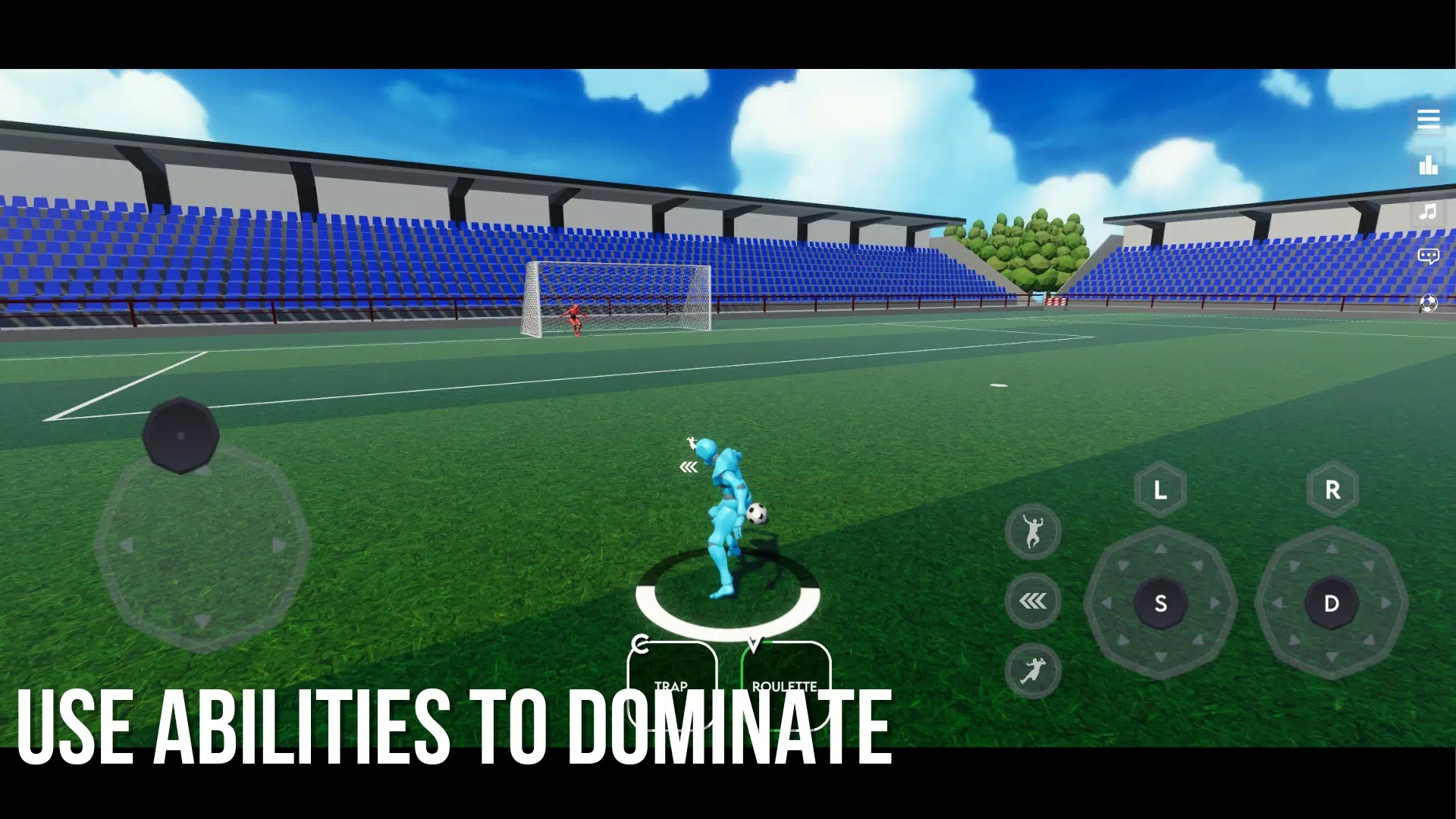The height and width of the screenshot is (819, 1456).
Task: Tap the V chevron above Roulette
Action: click(x=753, y=643)
